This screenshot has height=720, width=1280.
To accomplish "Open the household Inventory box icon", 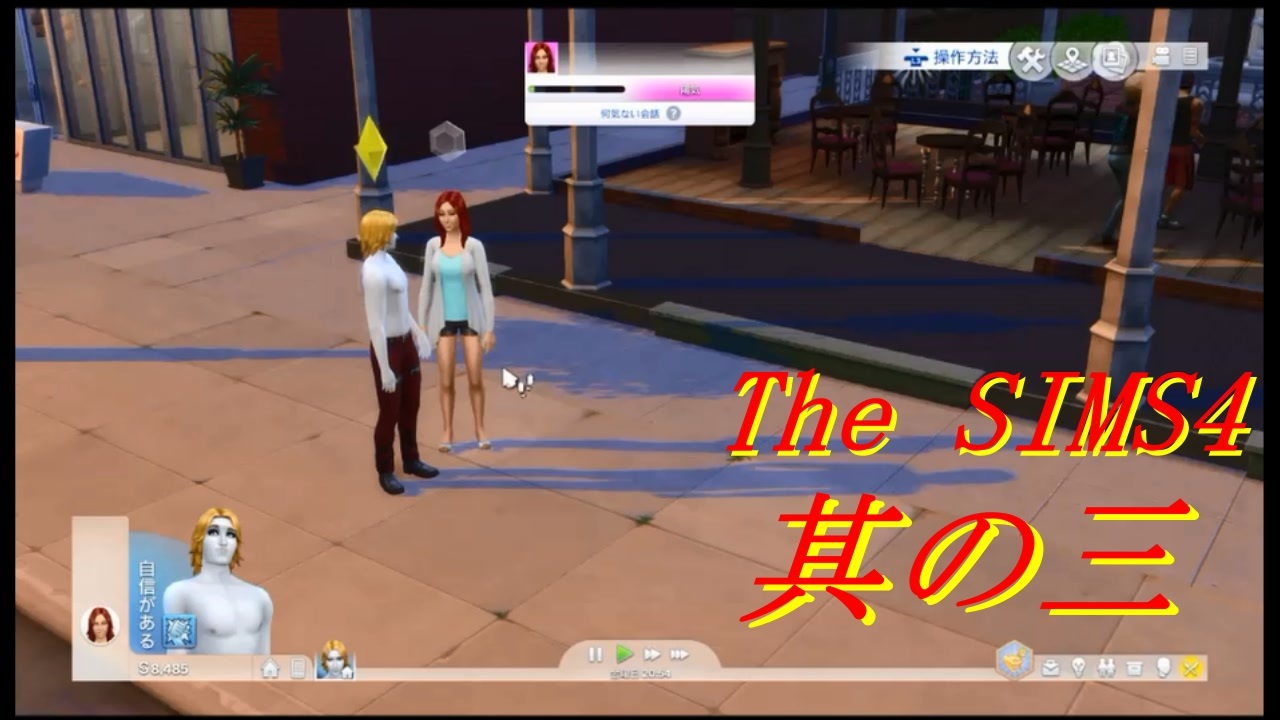I will pyautogui.click(x=1133, y=668).
